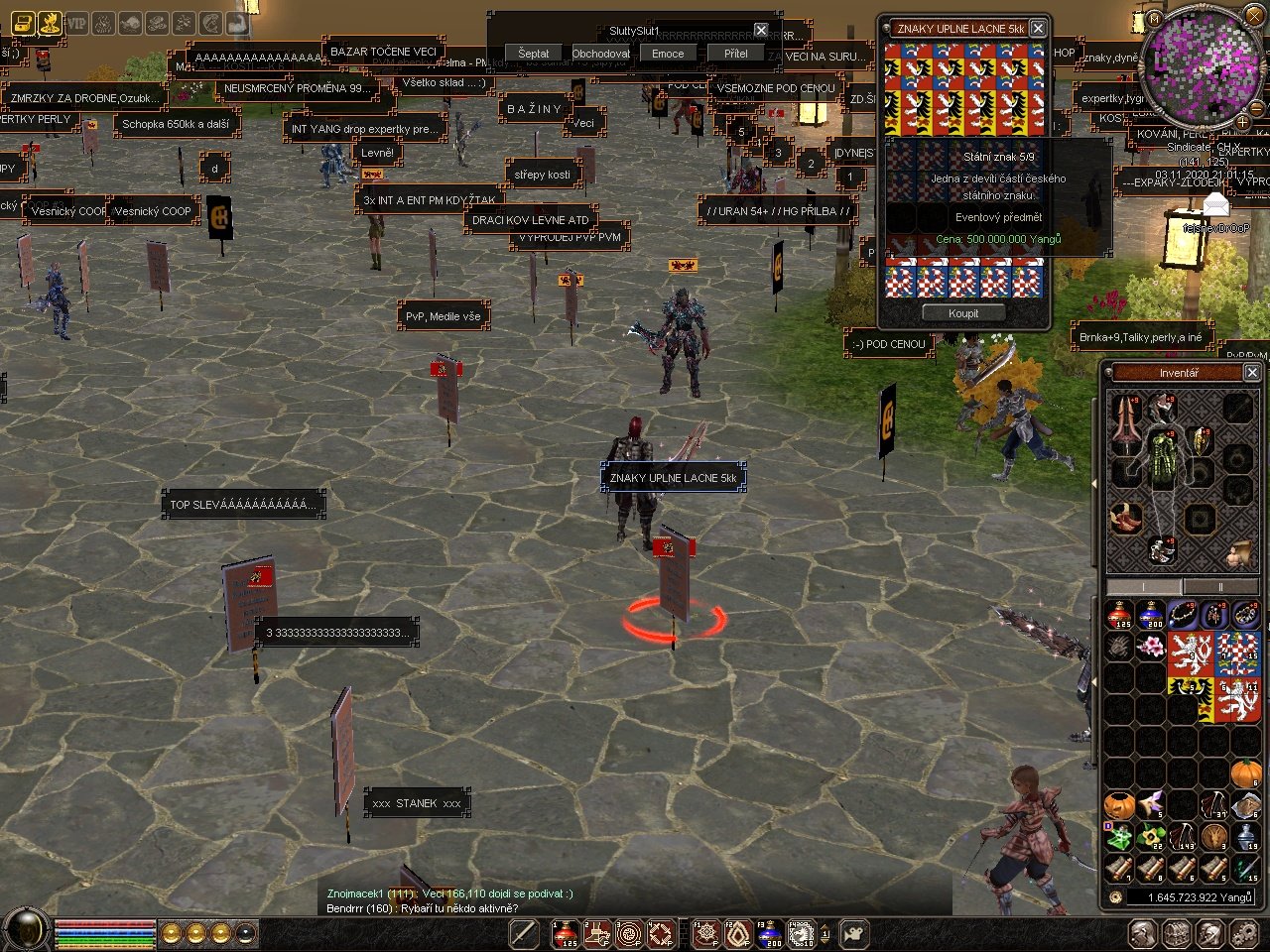Pick the jack-o'-lantern item in inventory
1270x952 pixels.
1120,805
